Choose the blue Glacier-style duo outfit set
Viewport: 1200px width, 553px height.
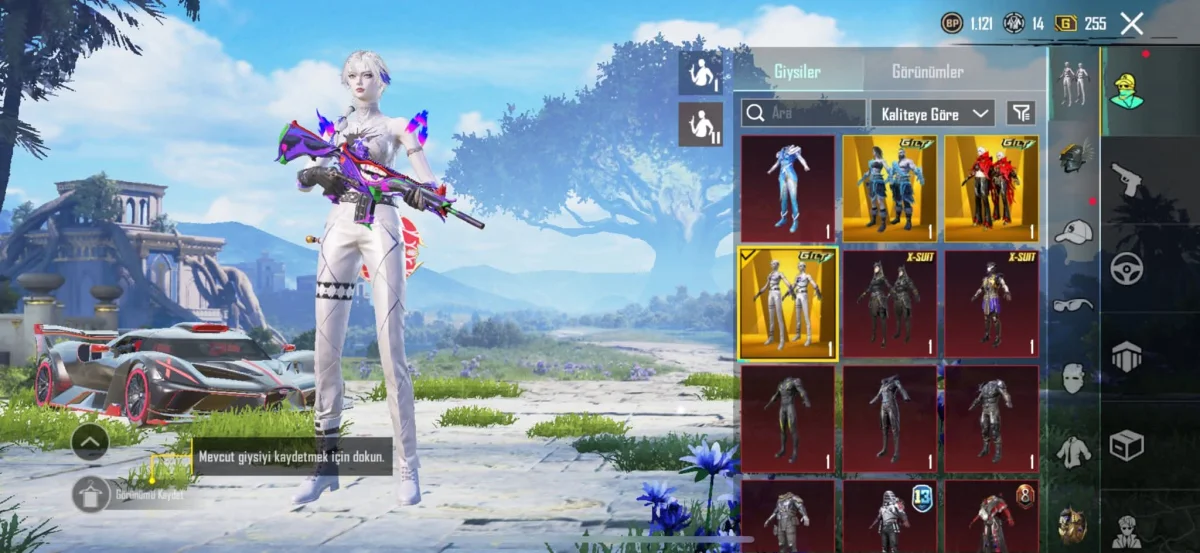pos(890,188)
